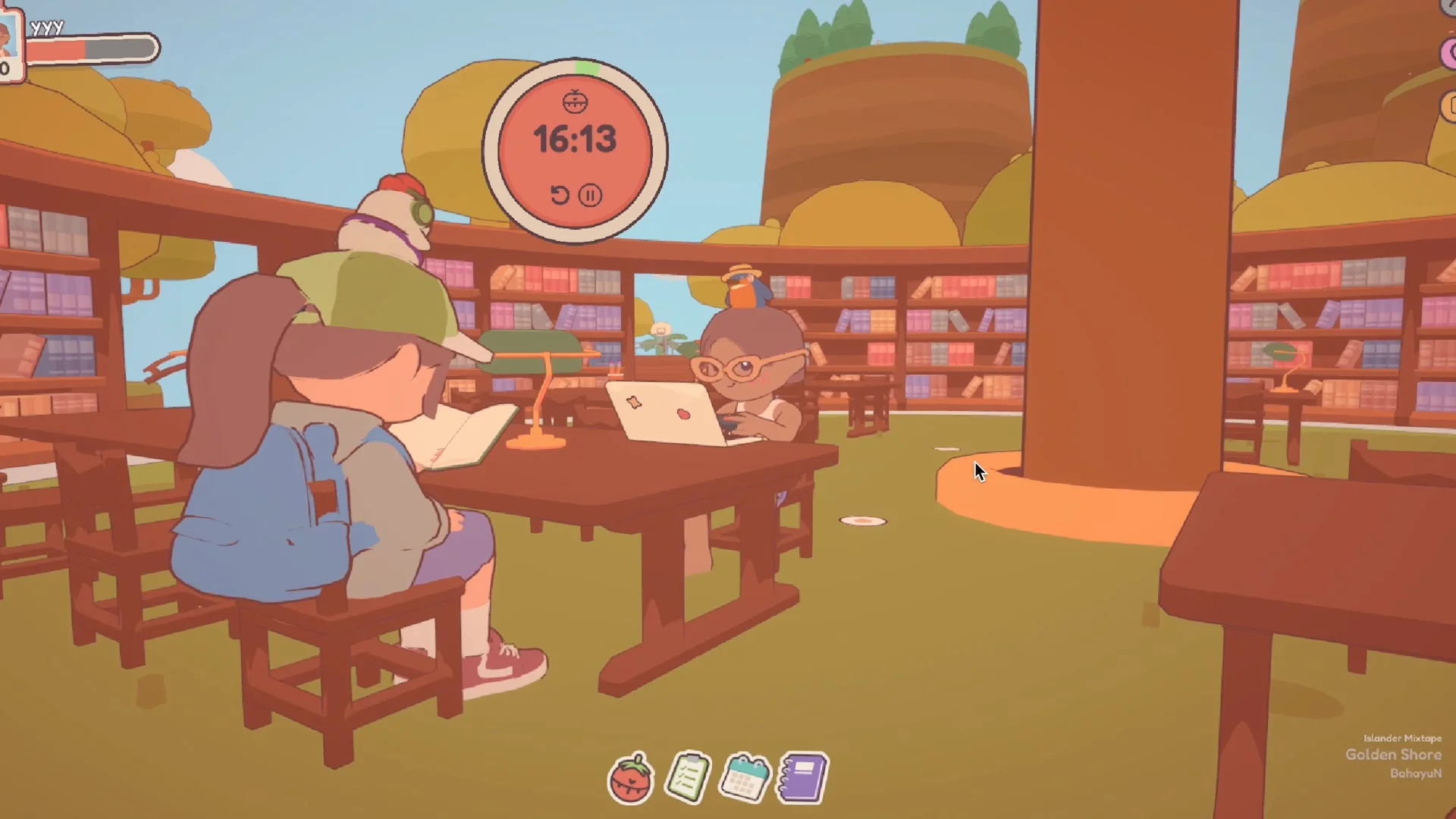The width and height of the screenshot is (1456, 819).
Task: Open the checklist to-do list
Action: point(688,777)
